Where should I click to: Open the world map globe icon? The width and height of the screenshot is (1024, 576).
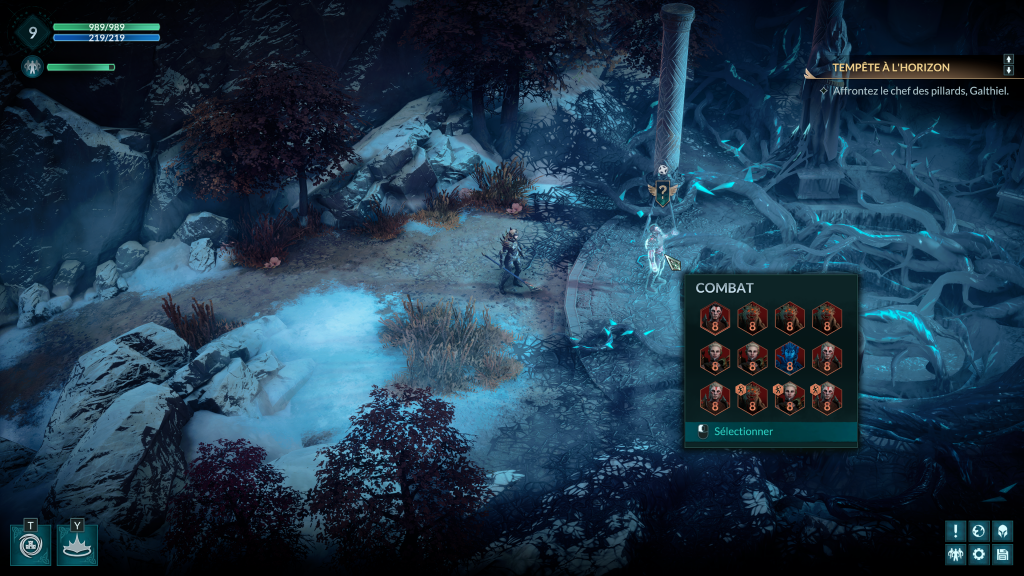pos(979,531)
